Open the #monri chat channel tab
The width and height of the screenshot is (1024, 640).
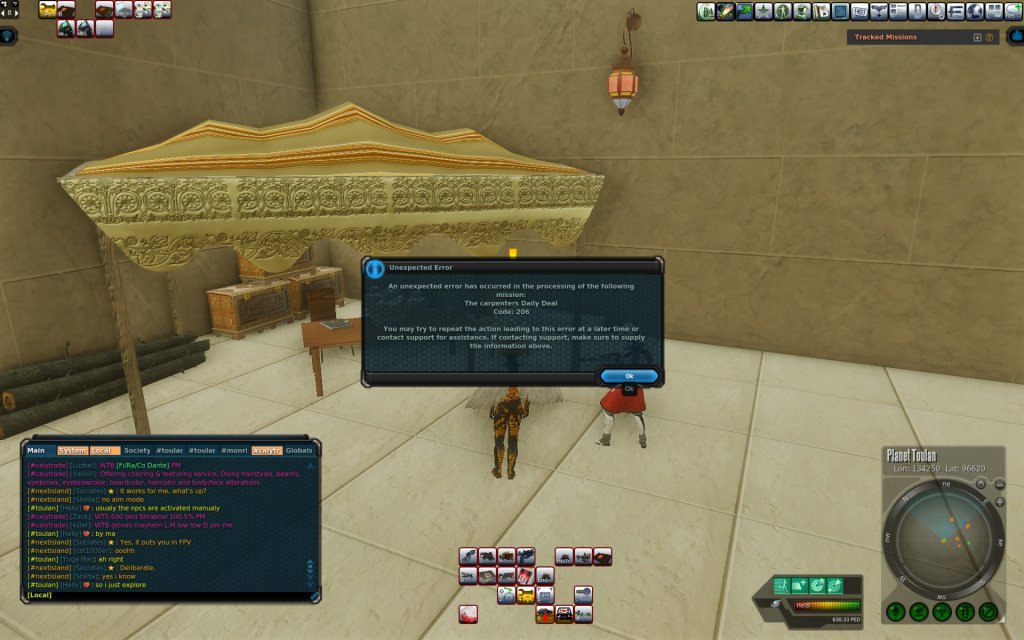234,450
